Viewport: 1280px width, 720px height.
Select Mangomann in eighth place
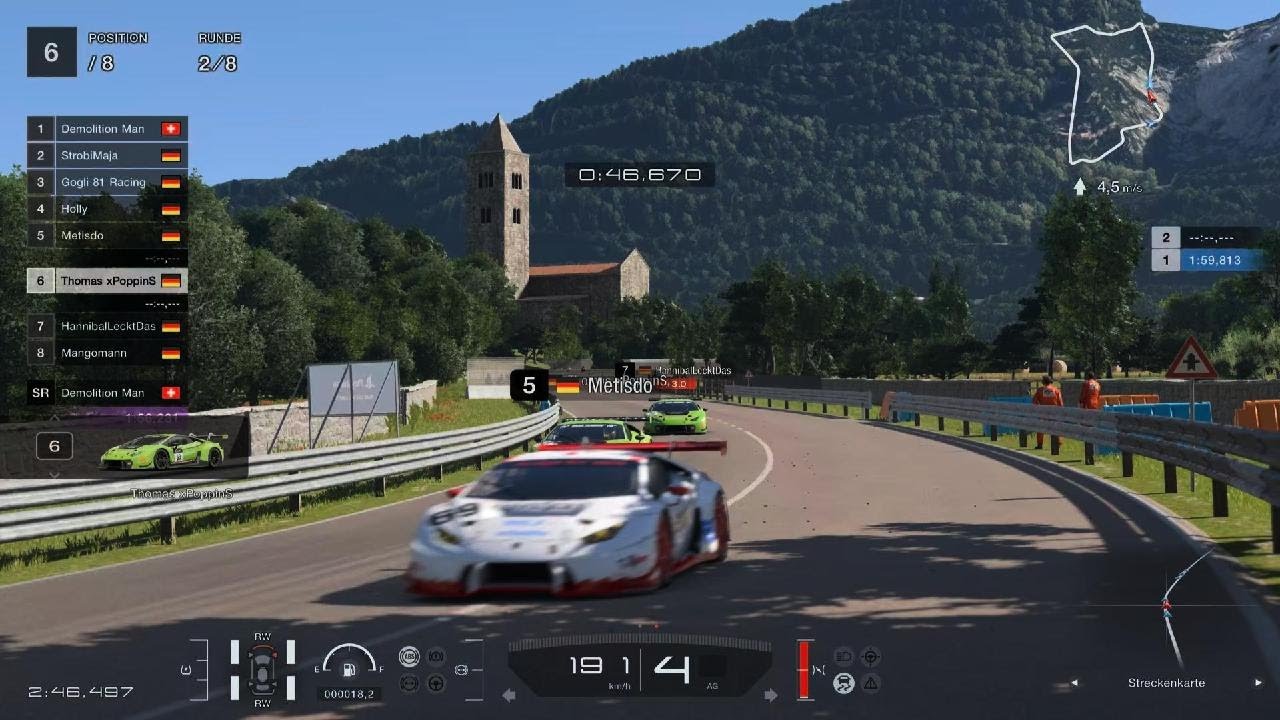[x=107, y=353]
